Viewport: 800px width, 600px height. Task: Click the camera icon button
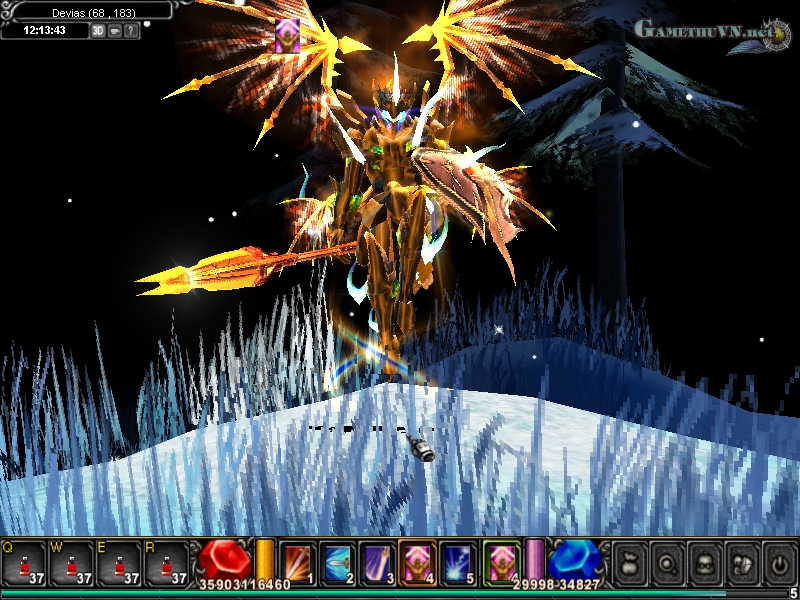pyautogui.click(x=115, y=31)
